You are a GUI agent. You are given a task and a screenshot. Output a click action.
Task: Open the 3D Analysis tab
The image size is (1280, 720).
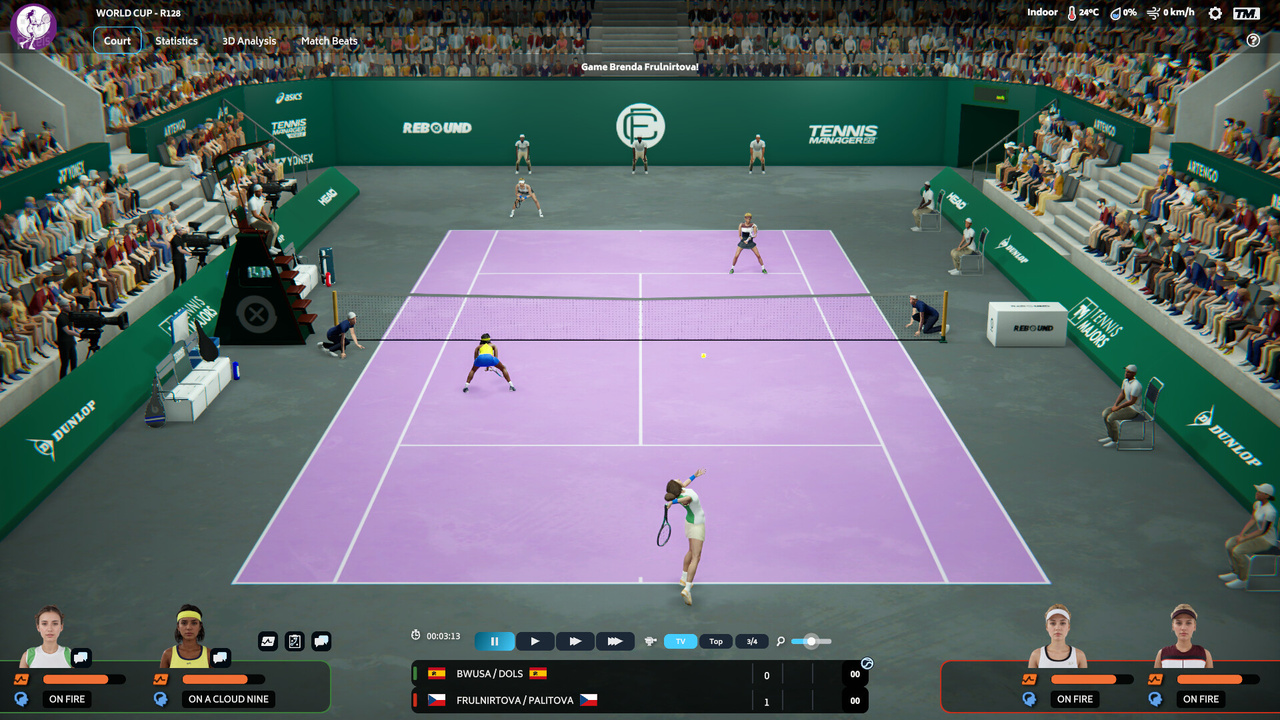pos(249,41)
